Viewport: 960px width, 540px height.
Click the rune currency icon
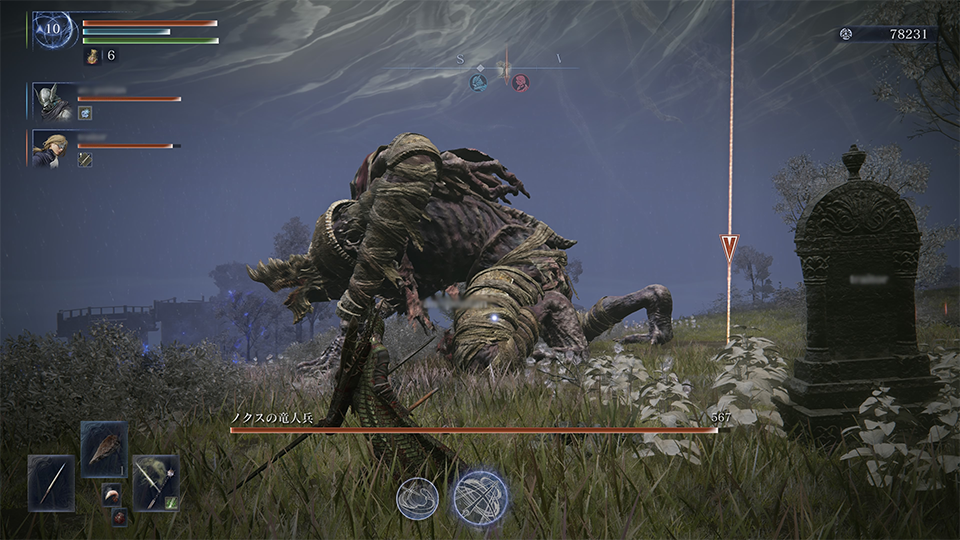846,34
